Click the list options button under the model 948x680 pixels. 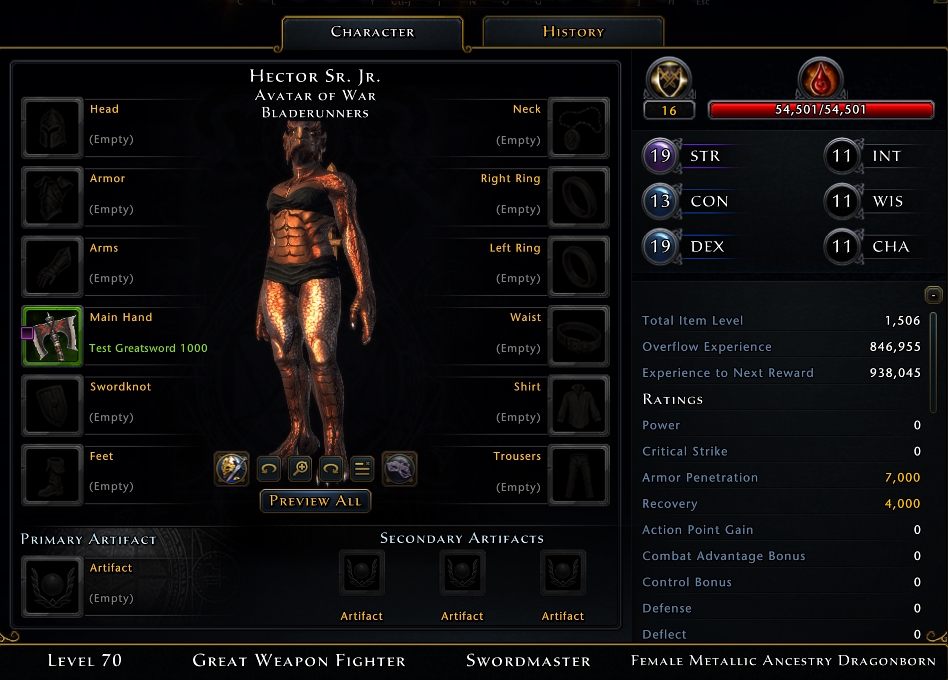click(x=362, y=468)
